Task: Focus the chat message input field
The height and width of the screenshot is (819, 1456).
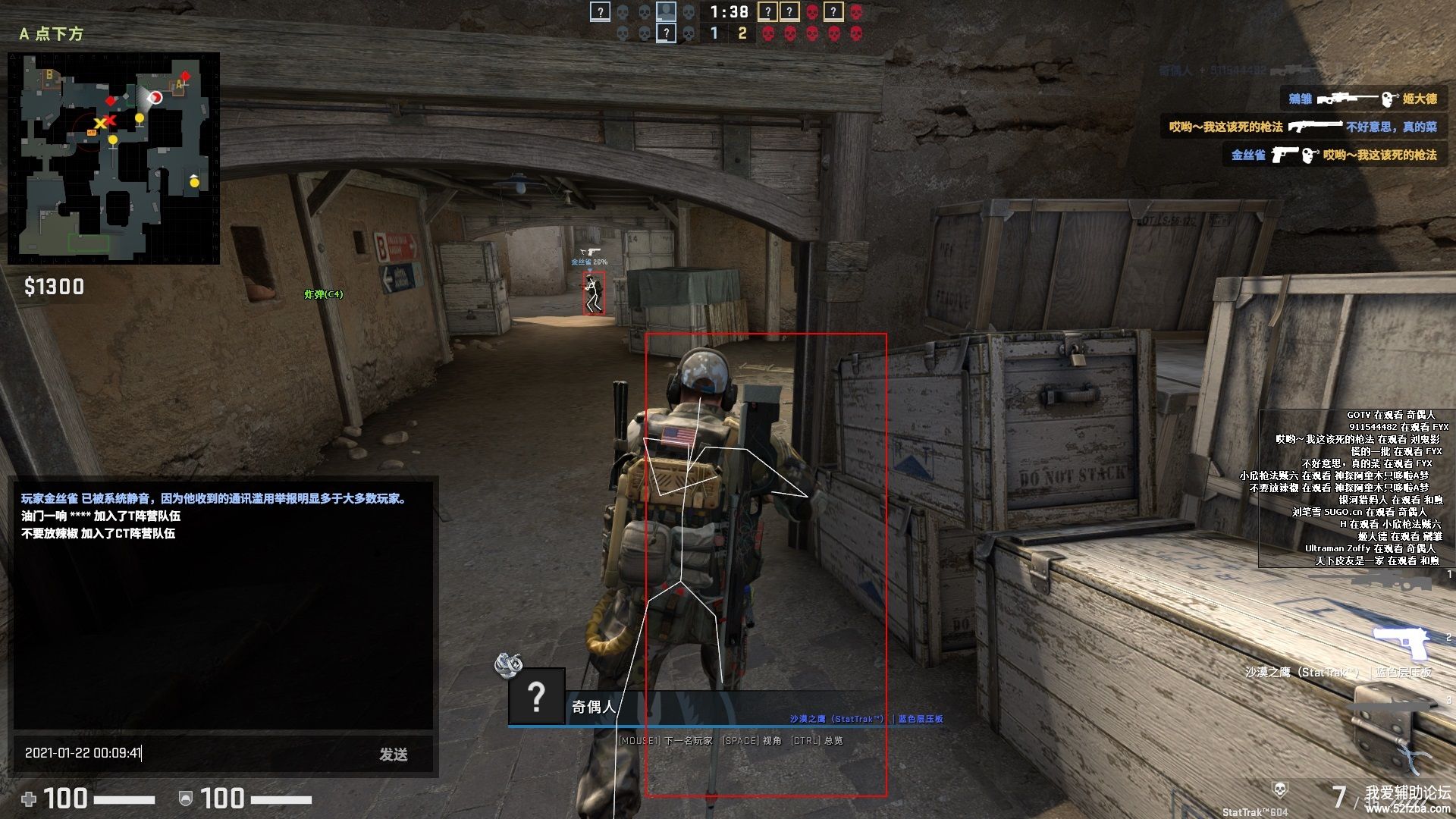Action: 190,753
